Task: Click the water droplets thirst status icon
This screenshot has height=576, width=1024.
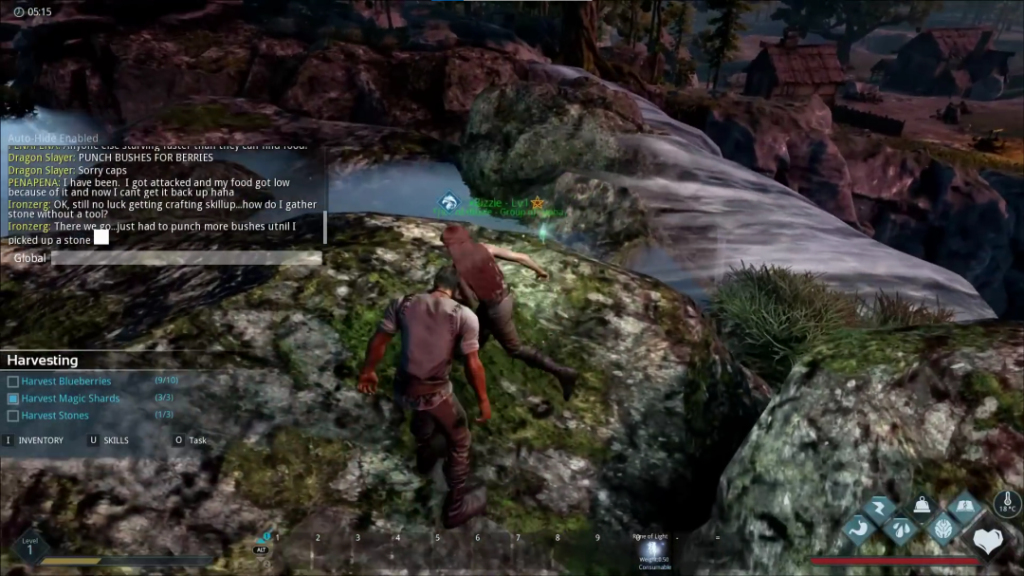Action: point(901,530)
